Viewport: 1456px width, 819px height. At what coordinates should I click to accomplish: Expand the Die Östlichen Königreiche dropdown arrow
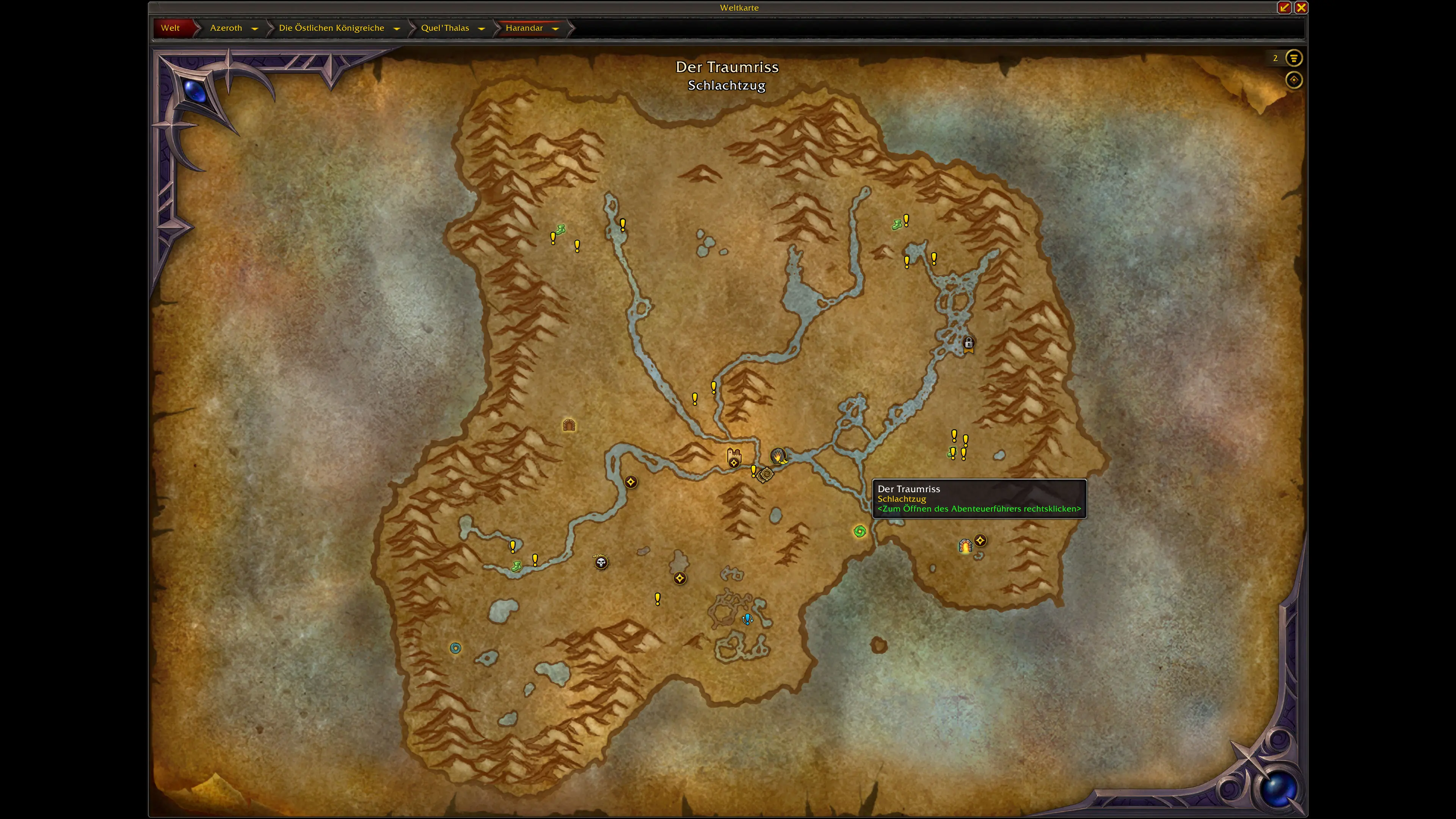[x=397, y=28]
